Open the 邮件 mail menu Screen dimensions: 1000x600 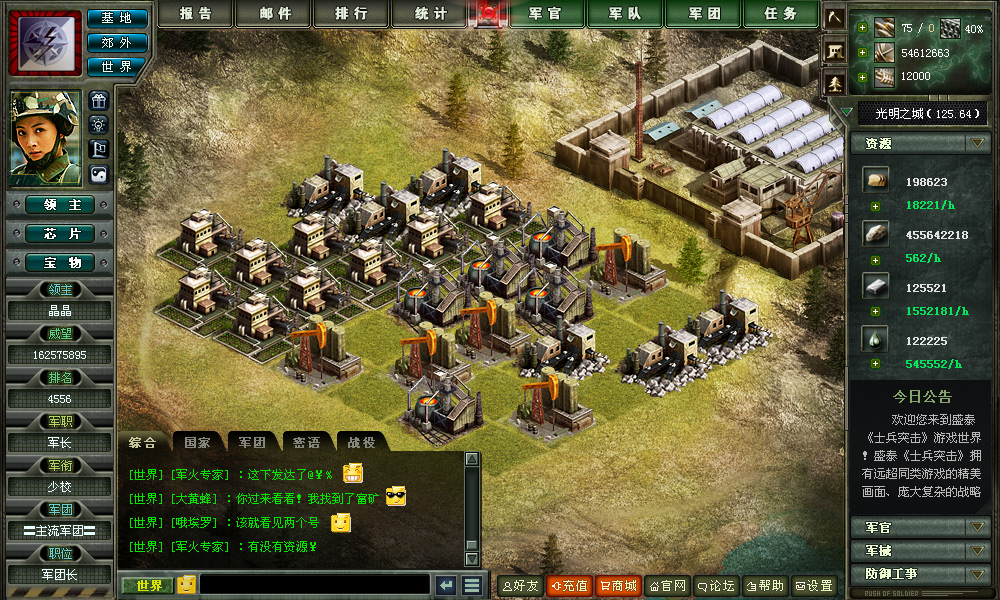pyautogui.click(x=275, y=14)
